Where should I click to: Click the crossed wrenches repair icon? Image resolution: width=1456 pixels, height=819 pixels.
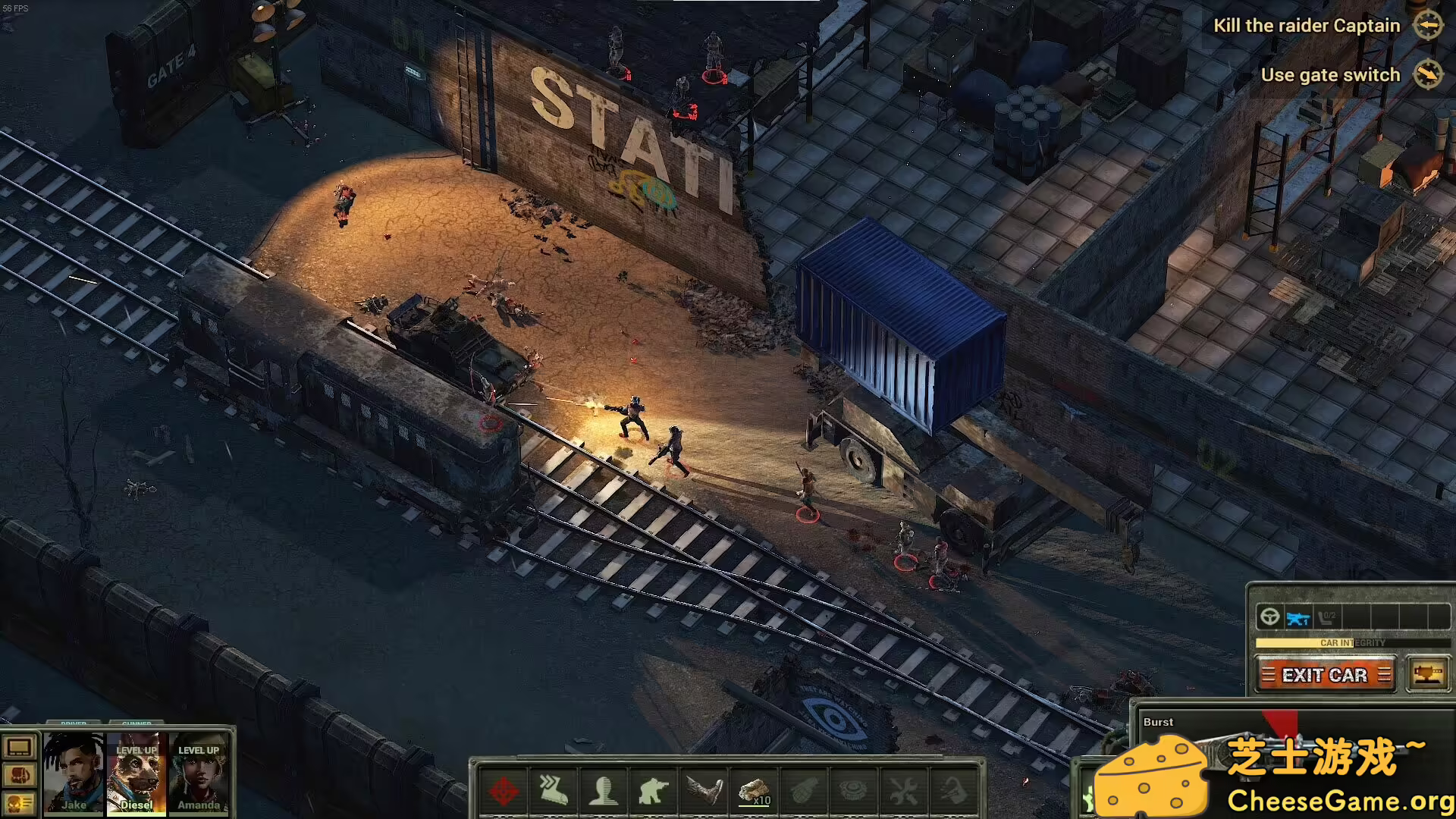pyautogui.click(x=904, y=792)
